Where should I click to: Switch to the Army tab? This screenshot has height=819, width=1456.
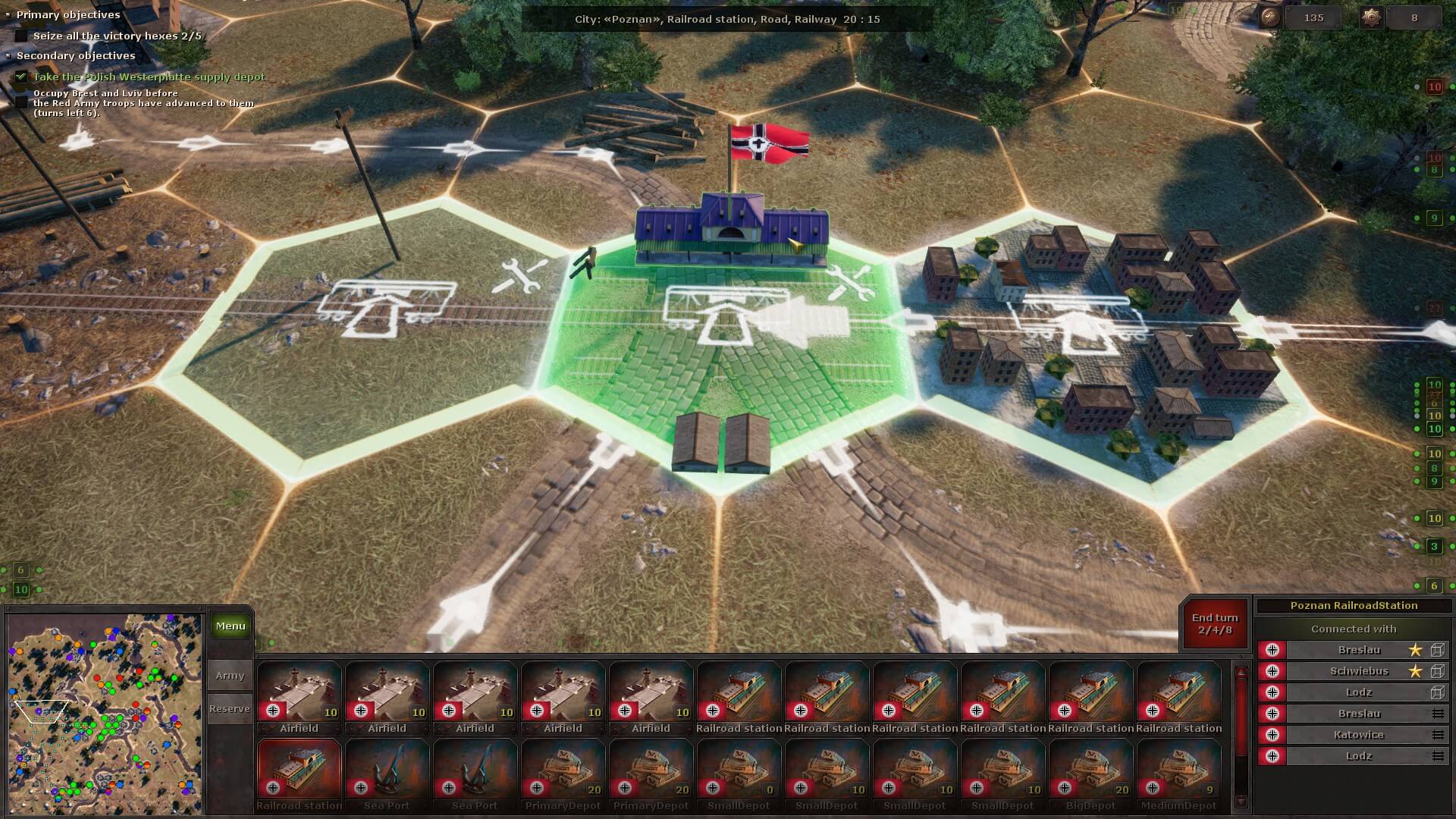230,675
